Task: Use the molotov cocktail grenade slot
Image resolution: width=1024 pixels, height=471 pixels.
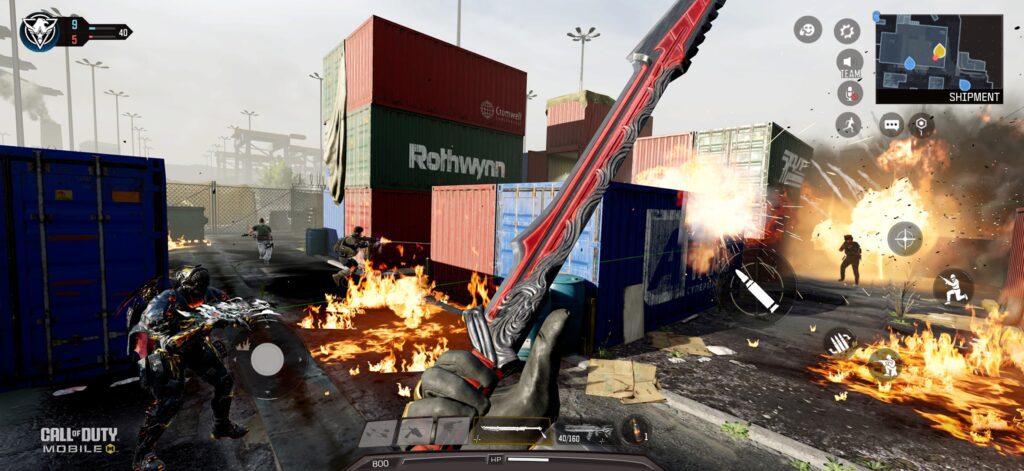Action: 636,431
